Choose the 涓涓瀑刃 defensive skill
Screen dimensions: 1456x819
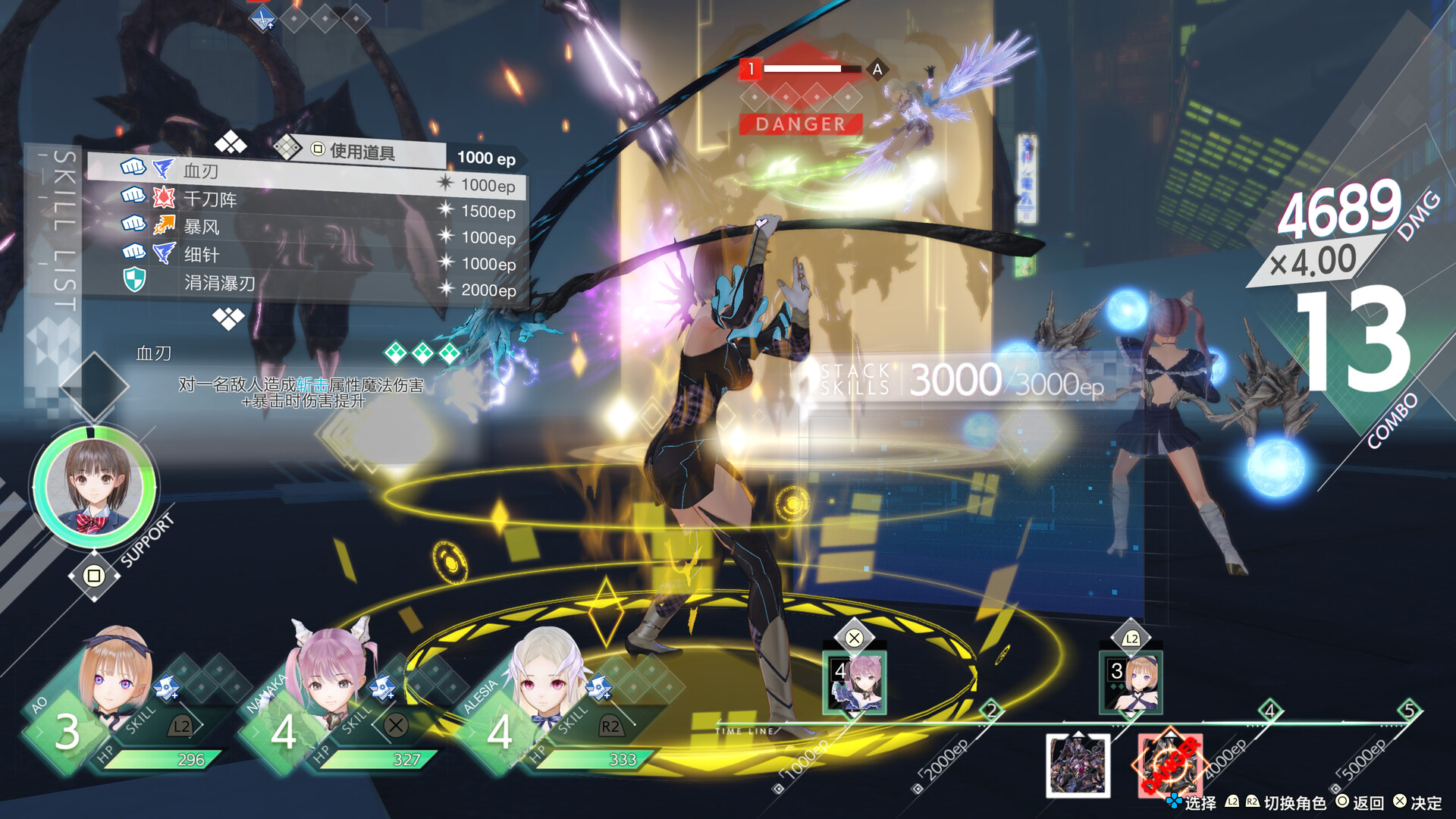click(303, 284)
